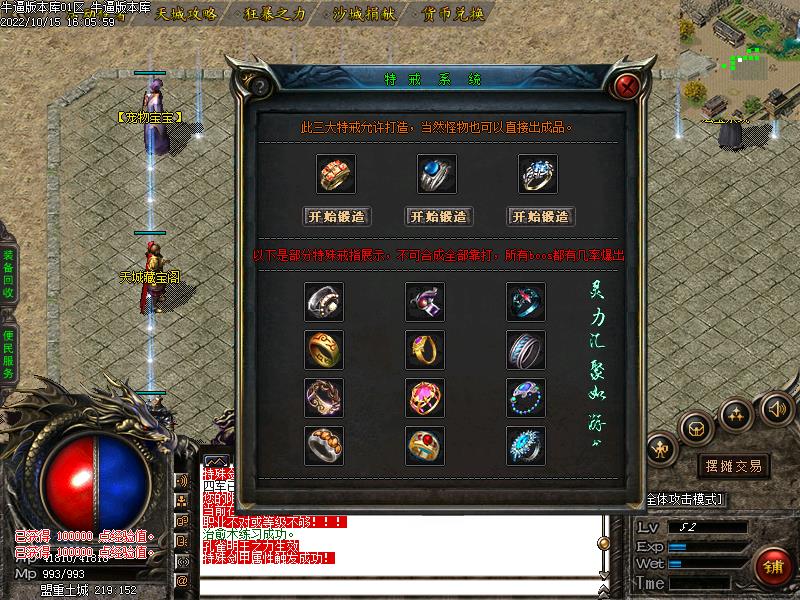Viewport: 800px width, 600px height.
Task: Open the character figure round icon
Action: [662, 450]
